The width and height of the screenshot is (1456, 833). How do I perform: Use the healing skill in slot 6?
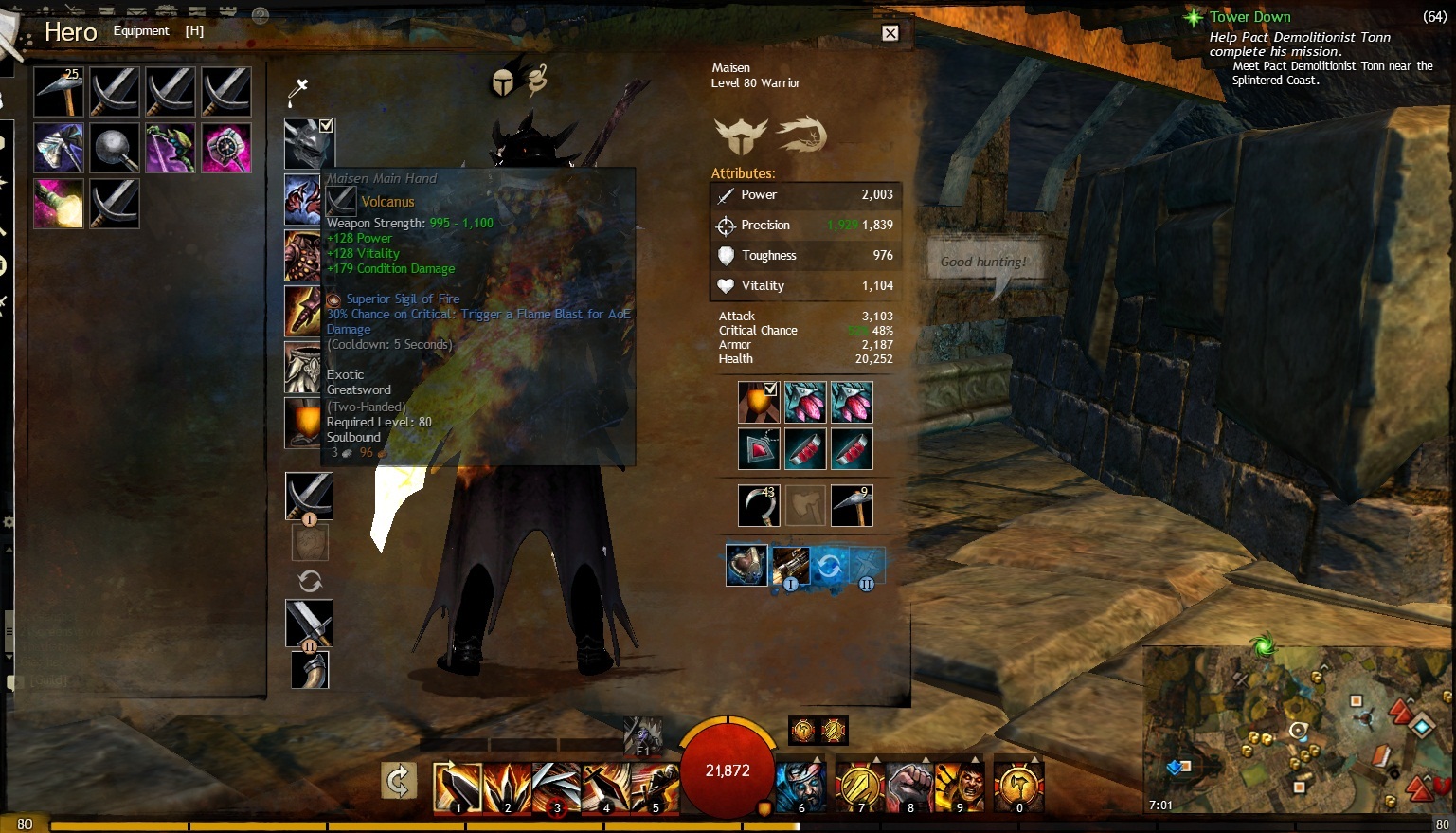[800, 787]
